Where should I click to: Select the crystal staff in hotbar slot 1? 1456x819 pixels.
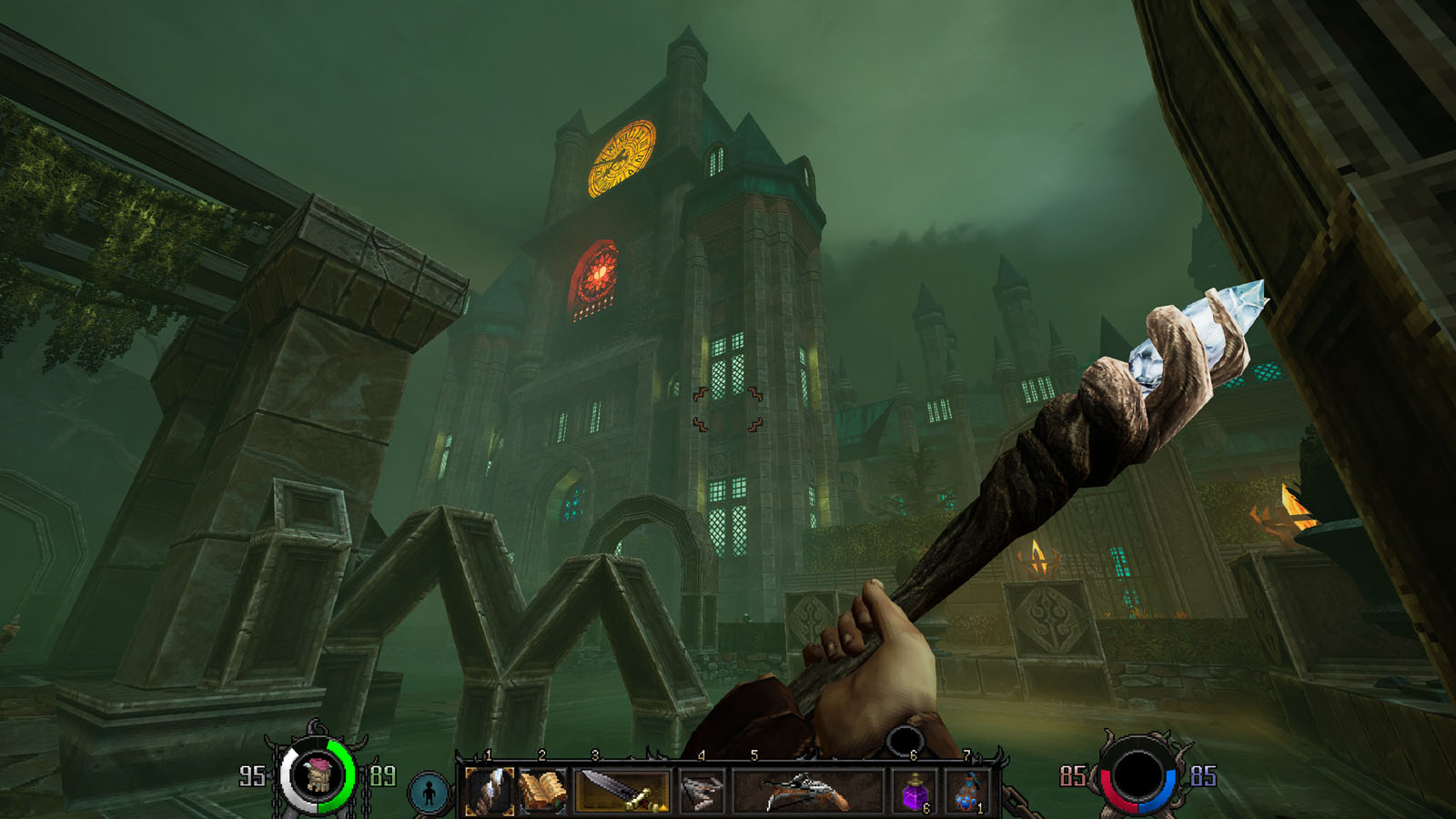pos(490,790)
